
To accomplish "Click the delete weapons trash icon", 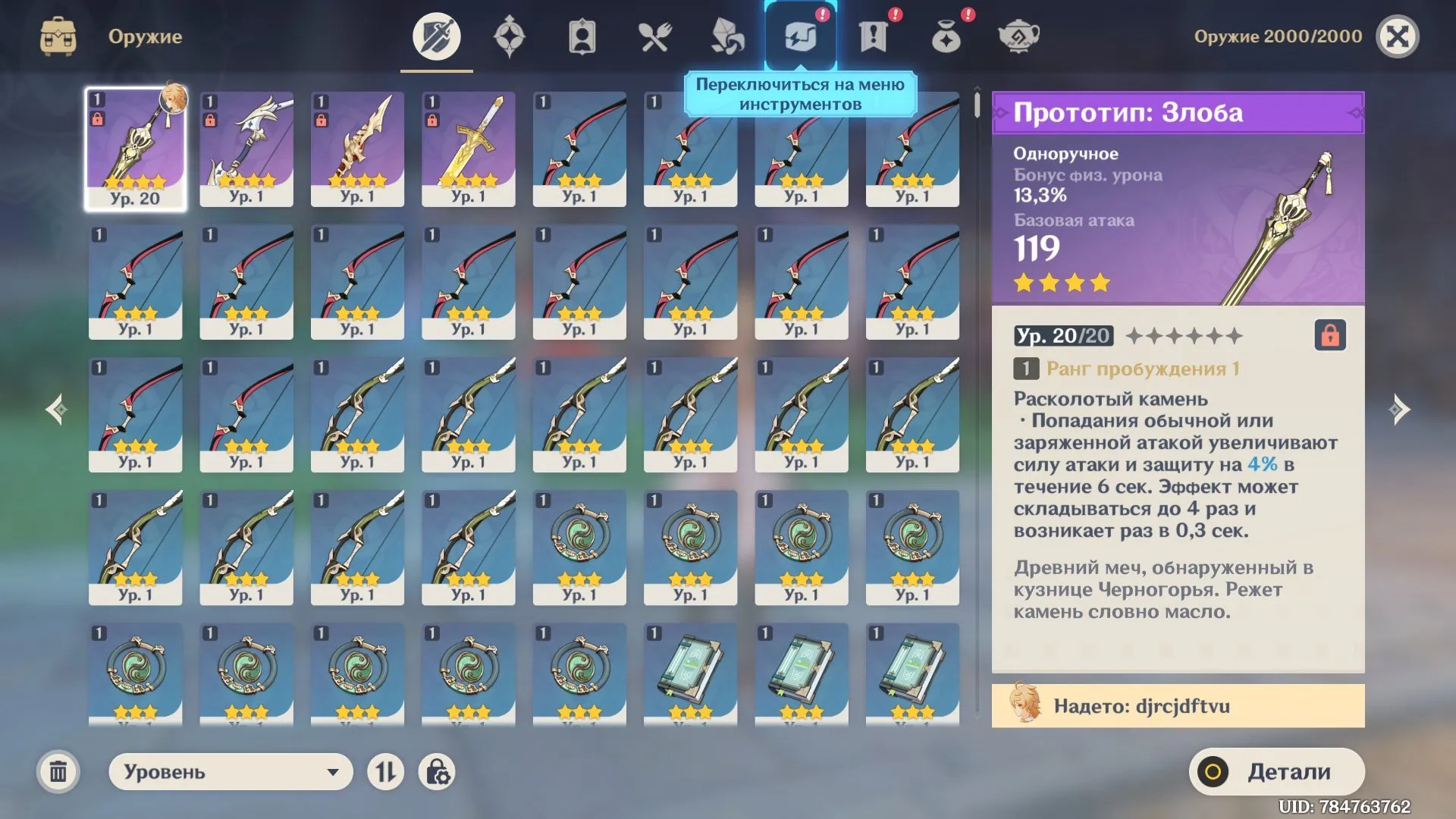I will coord(59,771).
